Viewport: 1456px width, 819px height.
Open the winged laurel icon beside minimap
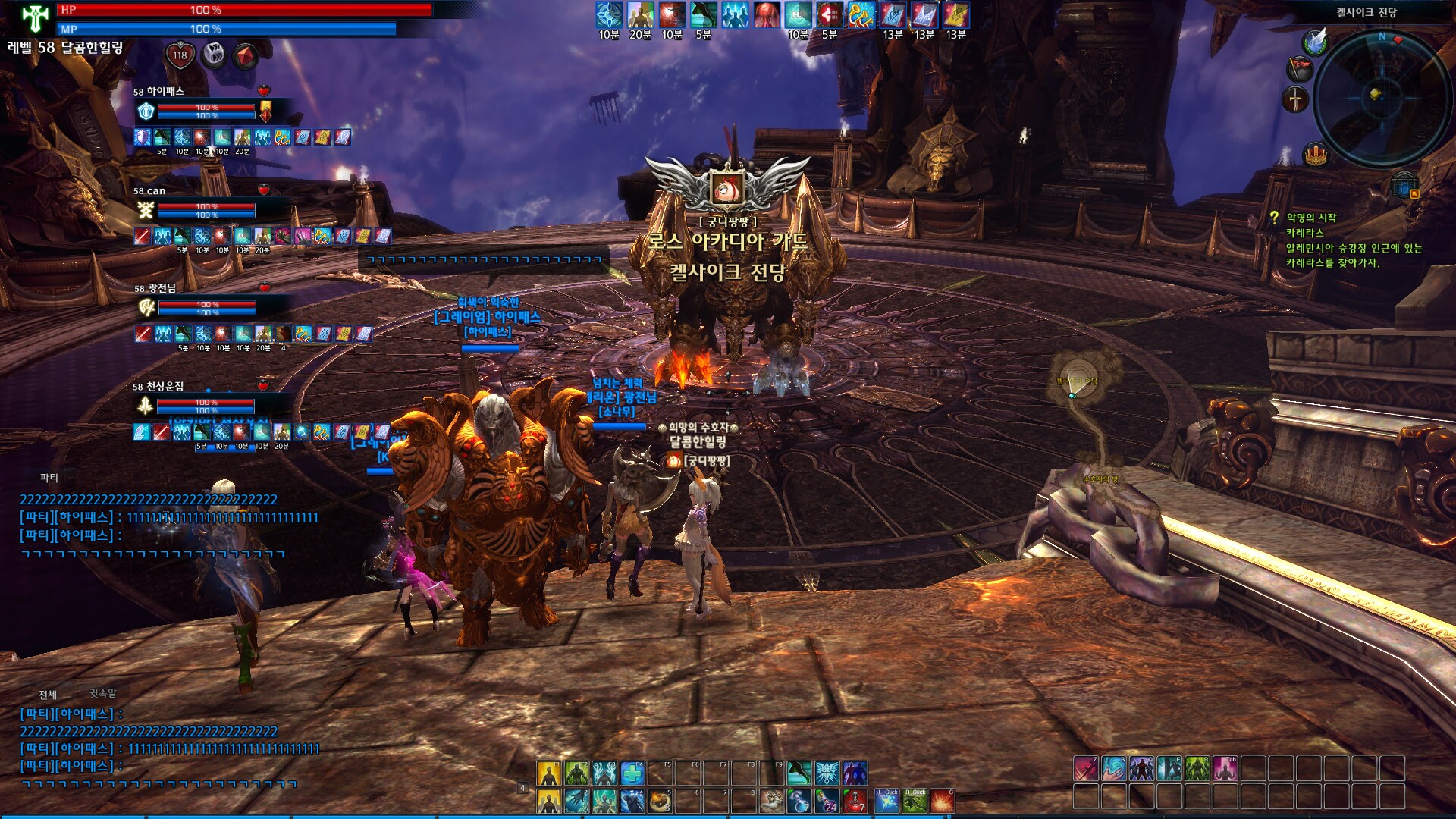click(1316, 42)
